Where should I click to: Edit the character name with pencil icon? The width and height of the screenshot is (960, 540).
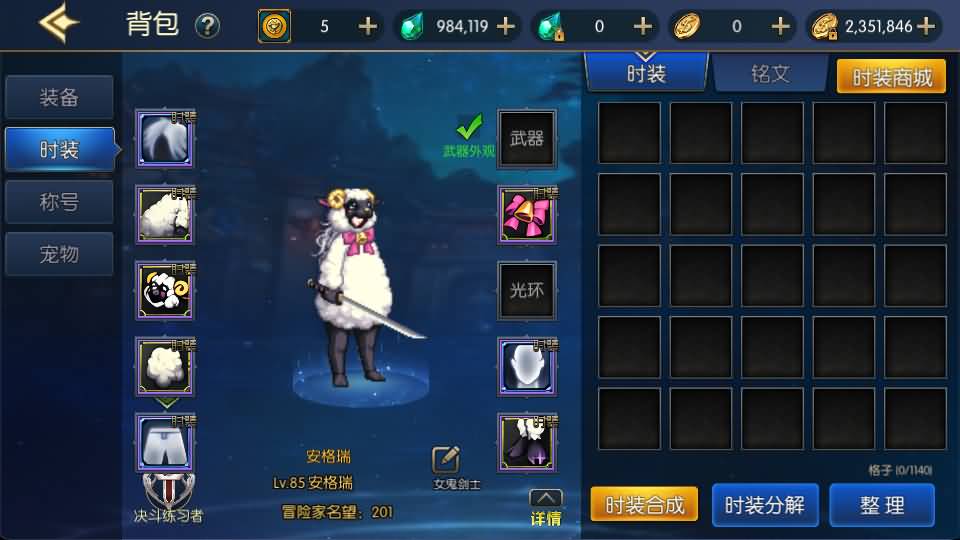pyautogui.click(x=445, y=460)
